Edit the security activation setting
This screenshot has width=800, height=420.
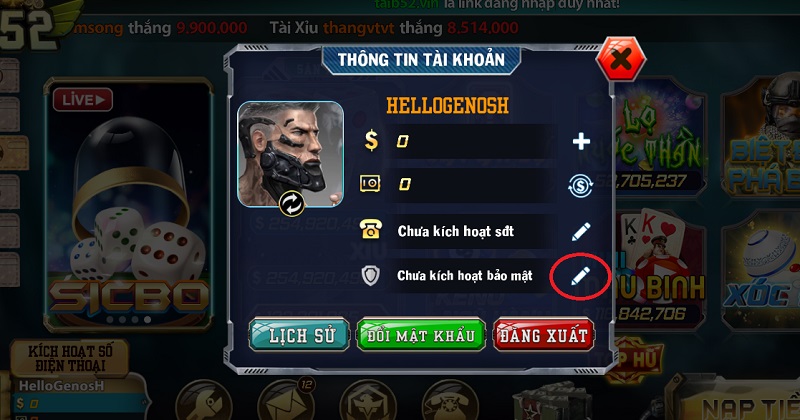pyautogui.click(x=581, y=275)
